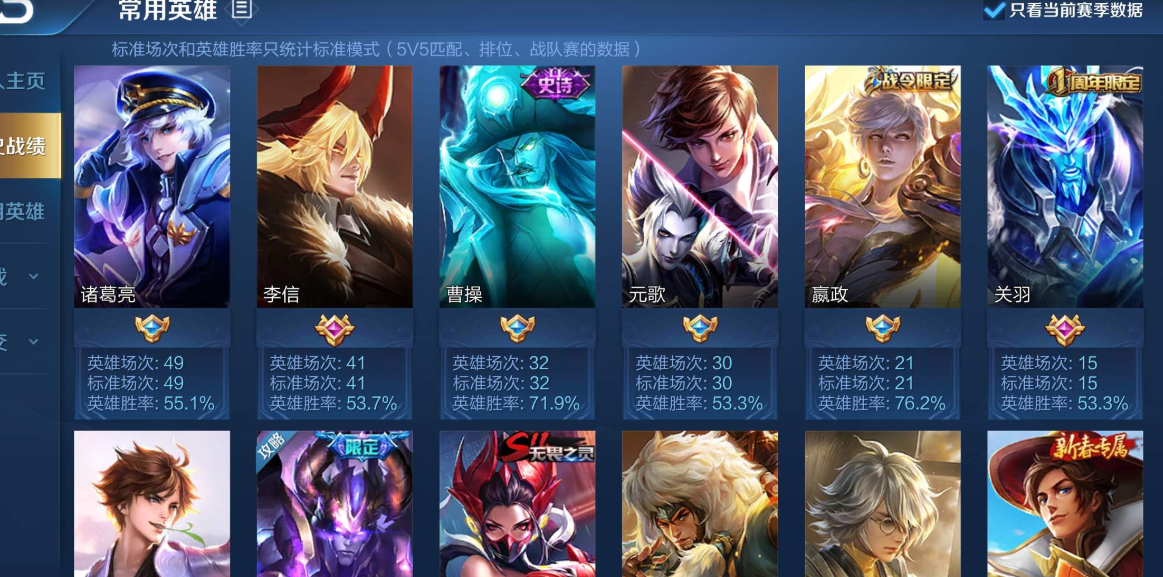Select the purple demon card tagged 限定
The height and width of the screenshot is (577, 1163).
(x=335, y=503)
